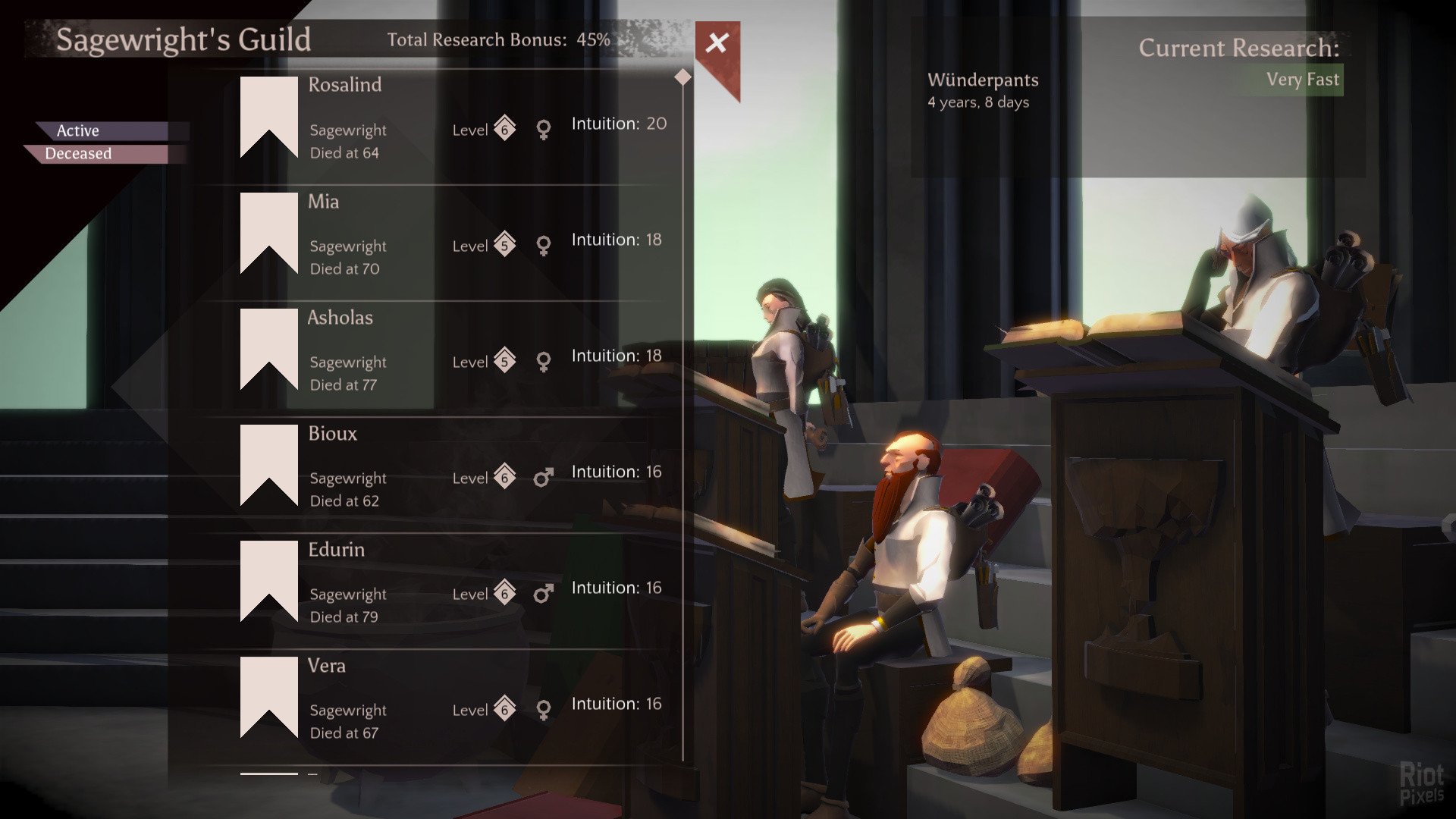Click the diamond scrollbar handle
The height and width of the screenshot is (819, 1456).
click(682, 77)
